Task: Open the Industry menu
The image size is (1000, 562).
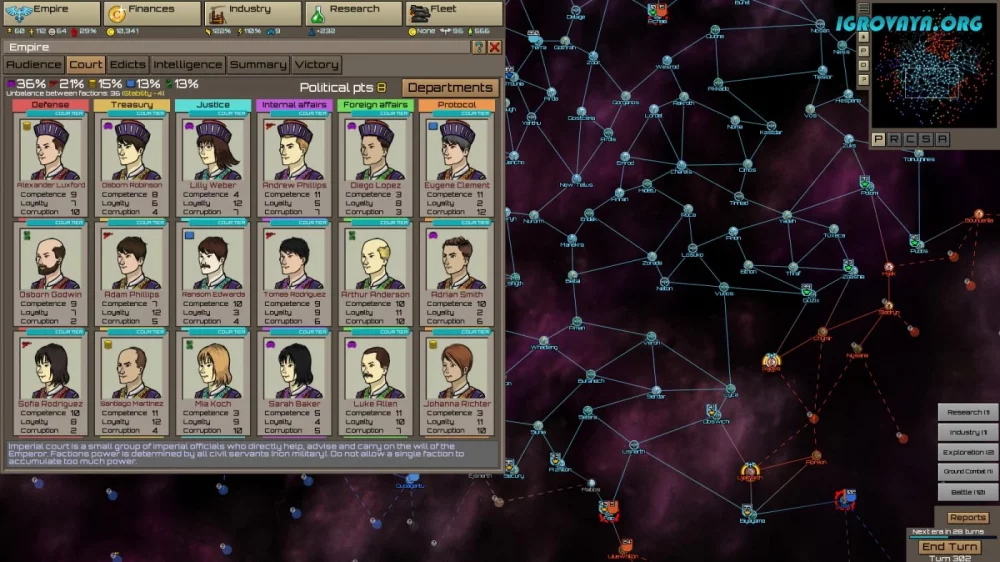Action: coord(252,13)
